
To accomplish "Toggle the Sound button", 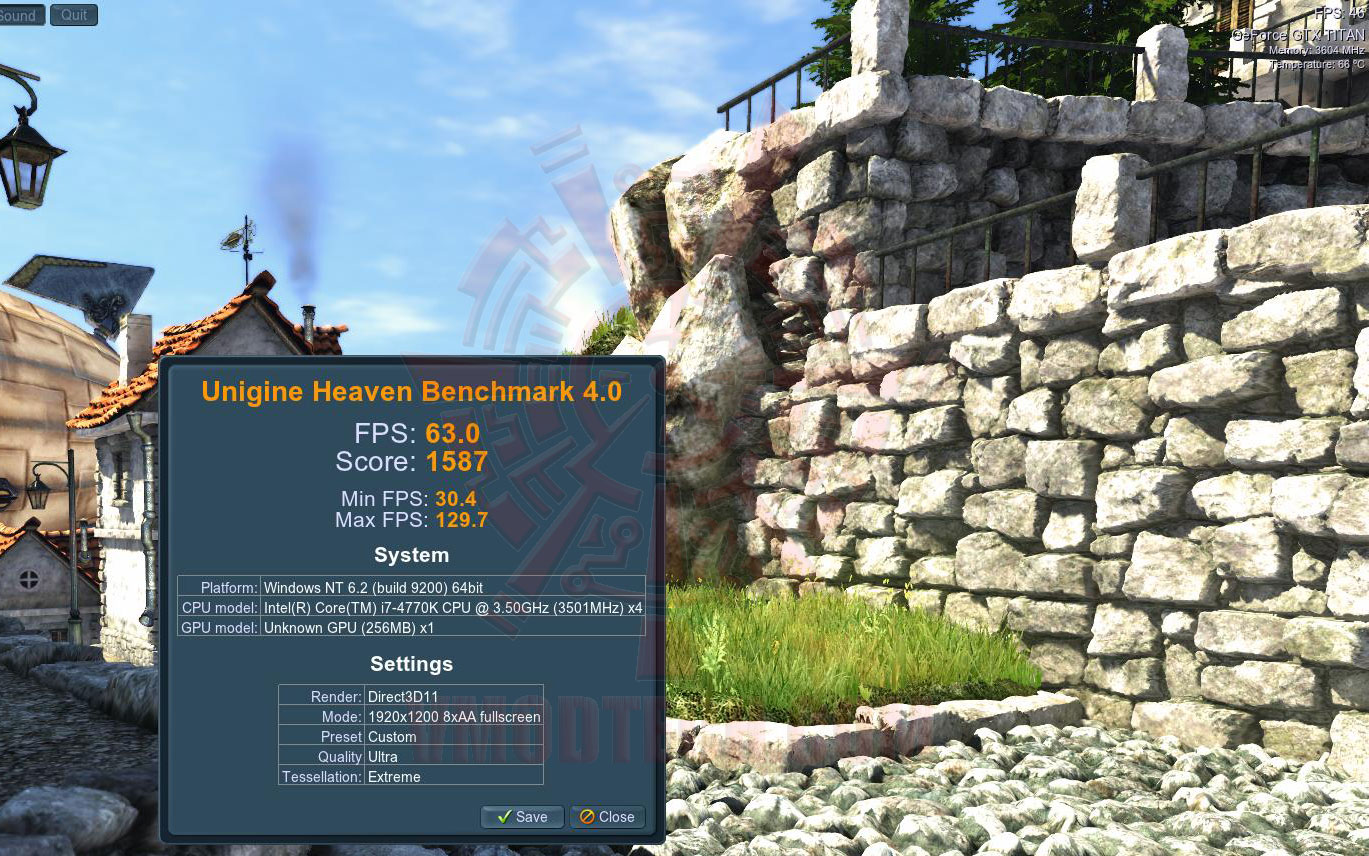I will coord(20,15).
